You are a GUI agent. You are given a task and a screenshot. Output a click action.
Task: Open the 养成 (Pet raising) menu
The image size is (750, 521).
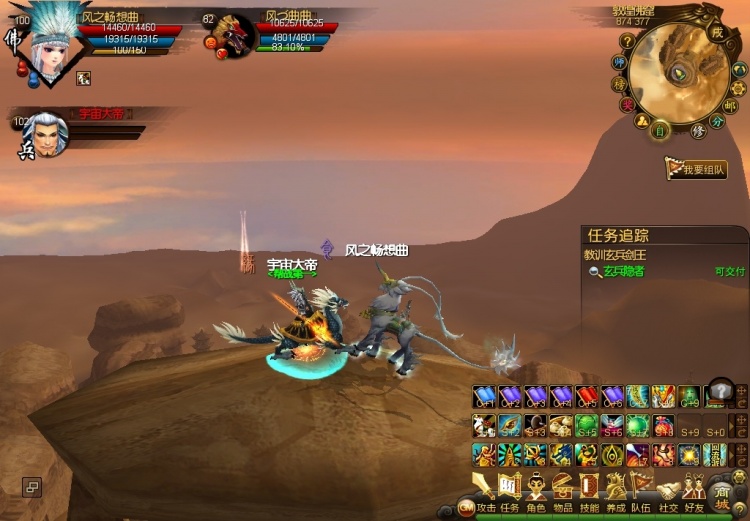point(616,490)
